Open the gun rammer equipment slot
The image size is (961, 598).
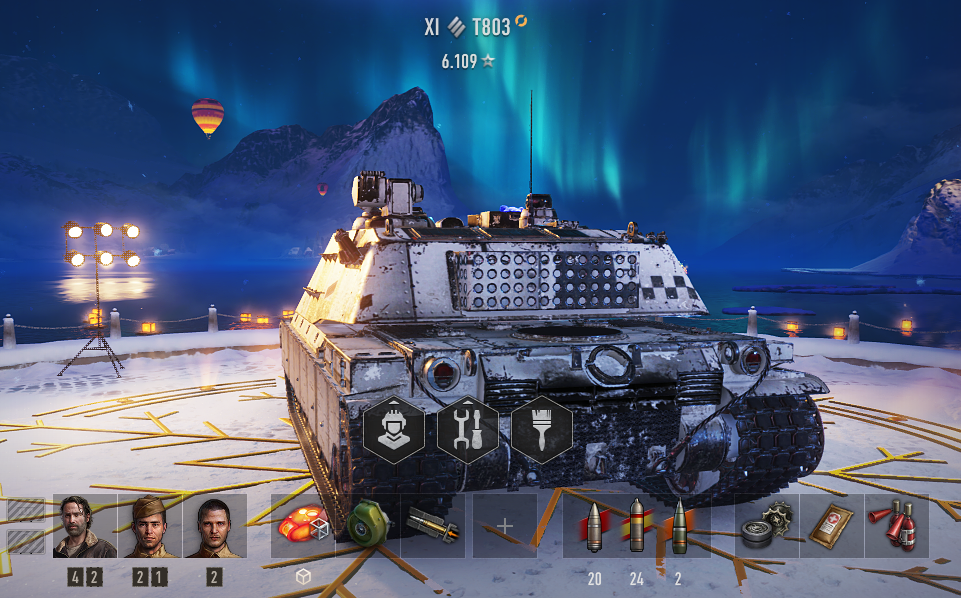(432, 526)
